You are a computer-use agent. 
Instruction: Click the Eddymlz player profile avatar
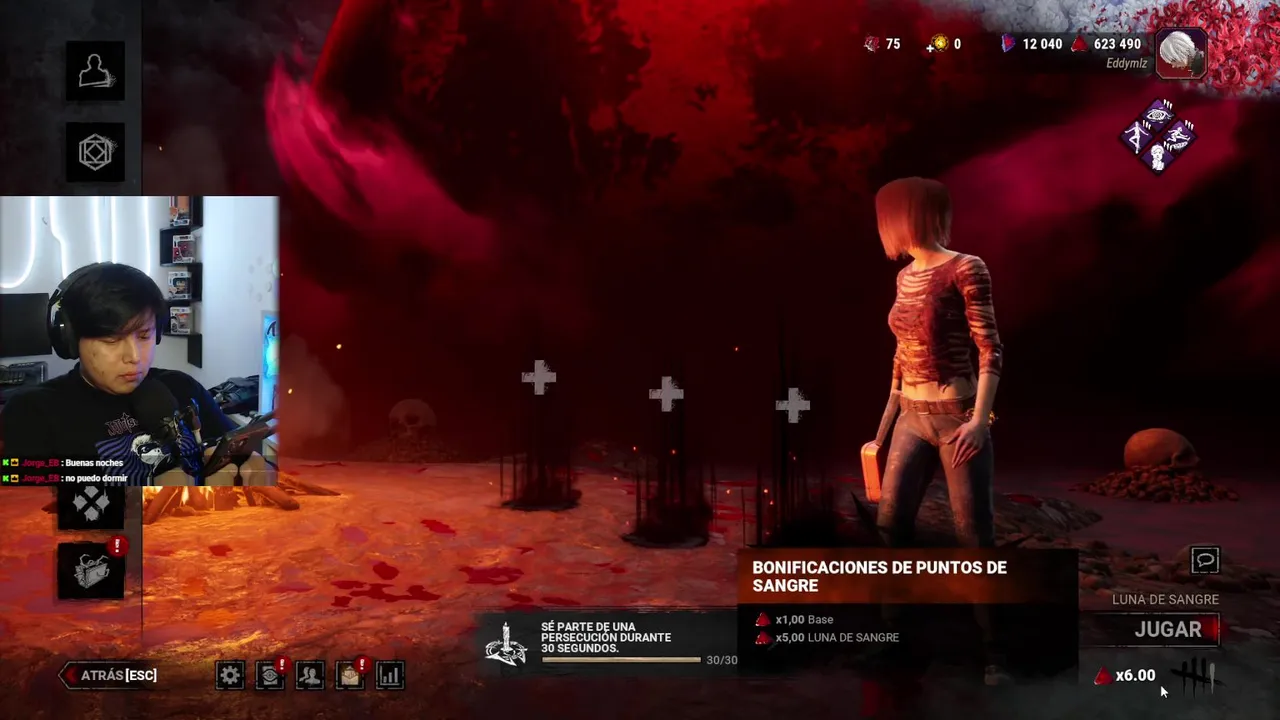pyautogui.click(x=1181, y=52)
